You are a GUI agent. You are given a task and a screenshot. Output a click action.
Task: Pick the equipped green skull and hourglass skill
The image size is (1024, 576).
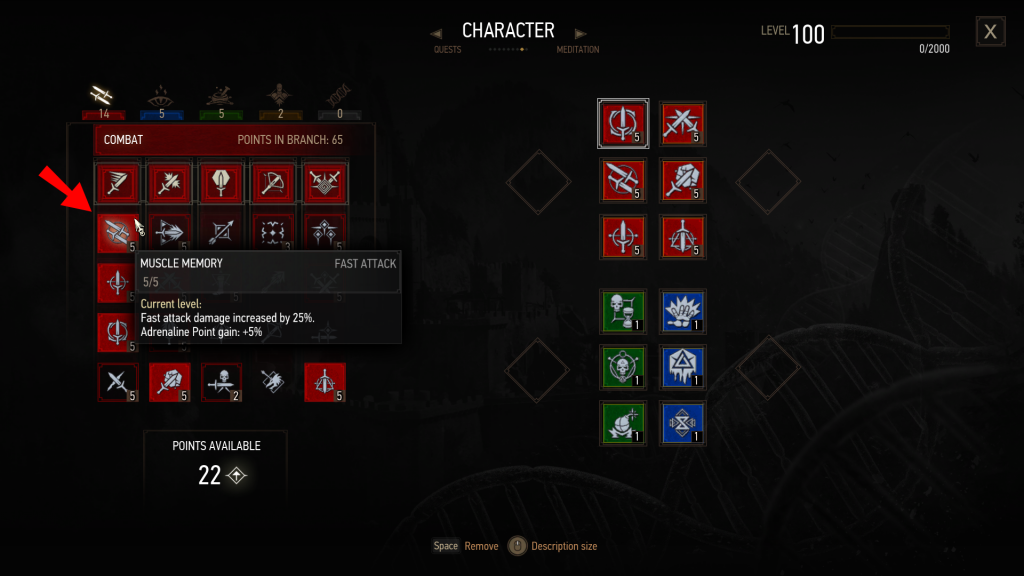click(621, 309)
